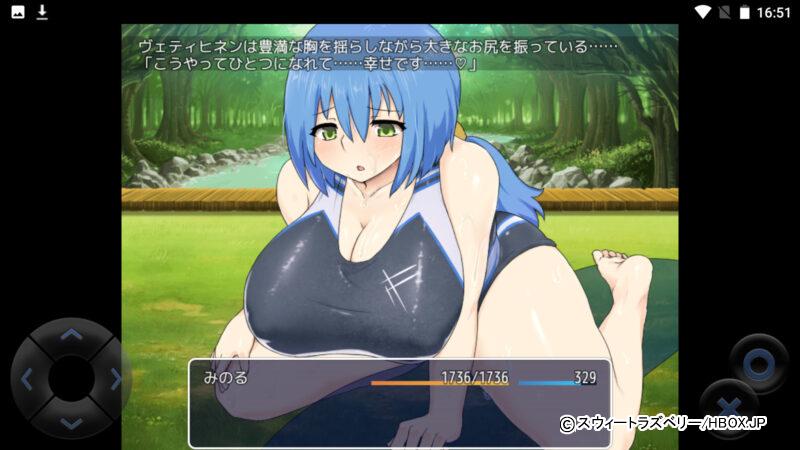Tap the virtual D-pad up arrow
Image resolution: width=800 pixels, height=450 pixels.
70,336
